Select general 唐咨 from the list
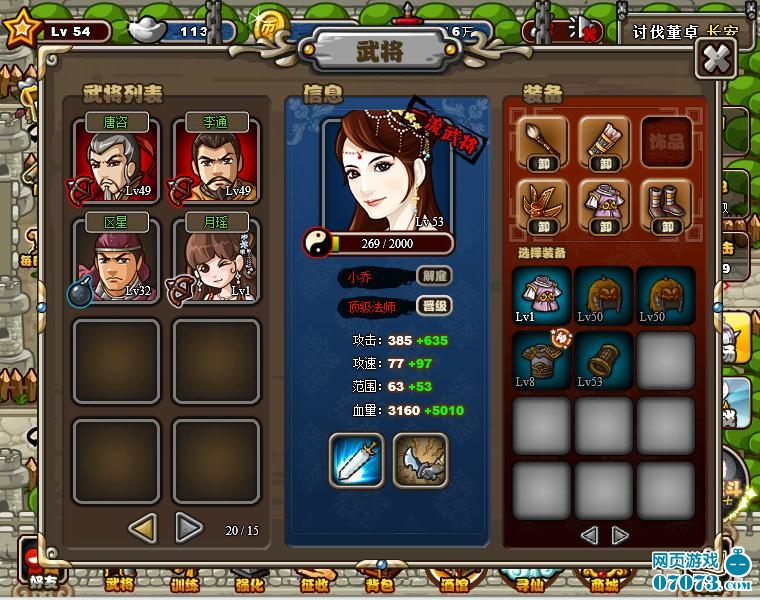The height and width of the screenshot is (600, 760). pos(116,161)
